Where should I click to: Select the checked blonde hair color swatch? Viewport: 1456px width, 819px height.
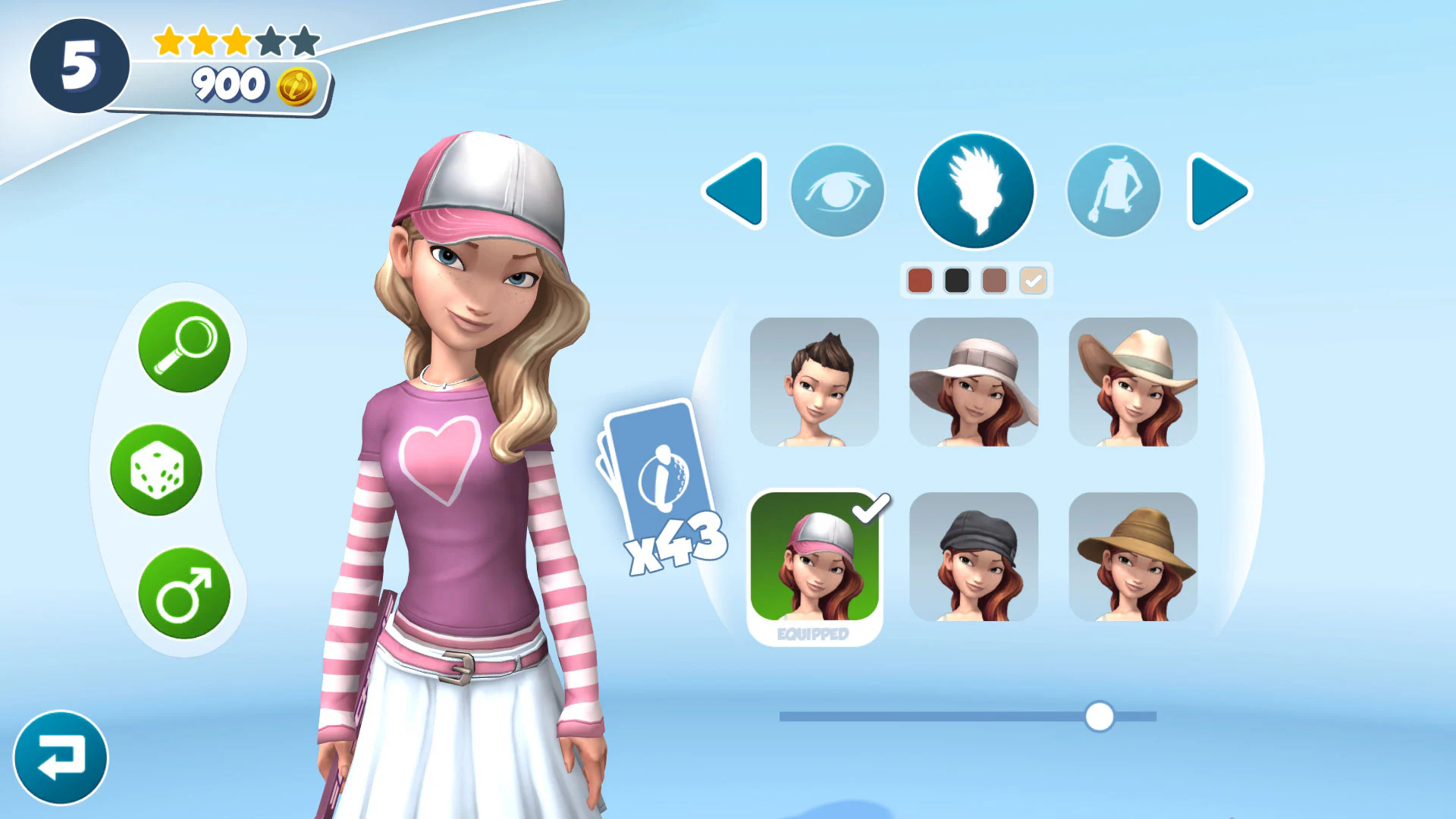pyautogui.click(x=1032, y=280)
